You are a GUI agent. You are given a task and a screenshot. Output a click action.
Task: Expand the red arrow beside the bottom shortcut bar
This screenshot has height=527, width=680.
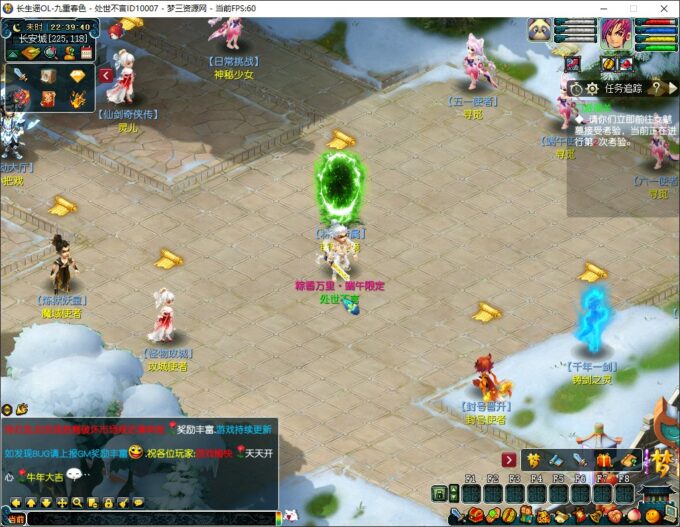tap(508, 459)
